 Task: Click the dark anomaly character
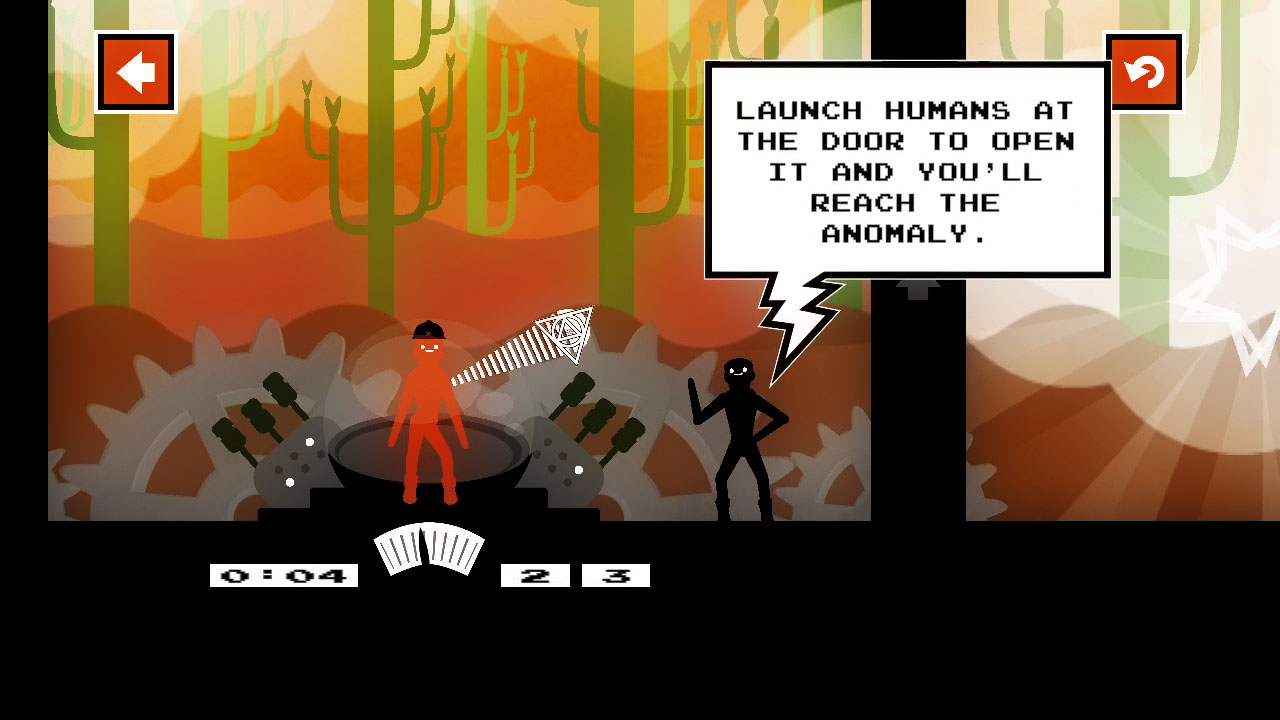click(740, 430)
